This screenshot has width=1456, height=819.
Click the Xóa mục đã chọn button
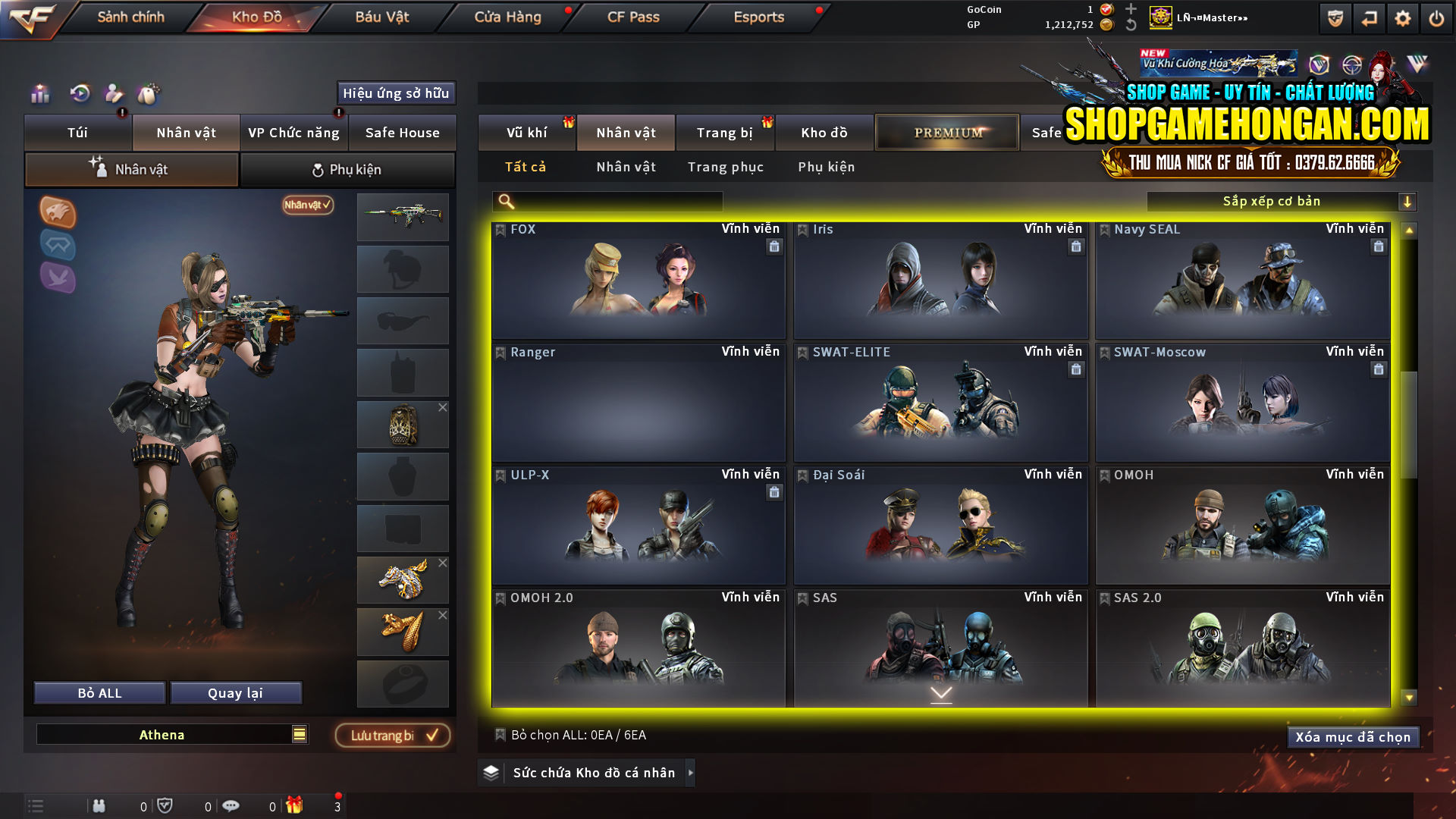tap(1353, 736)
